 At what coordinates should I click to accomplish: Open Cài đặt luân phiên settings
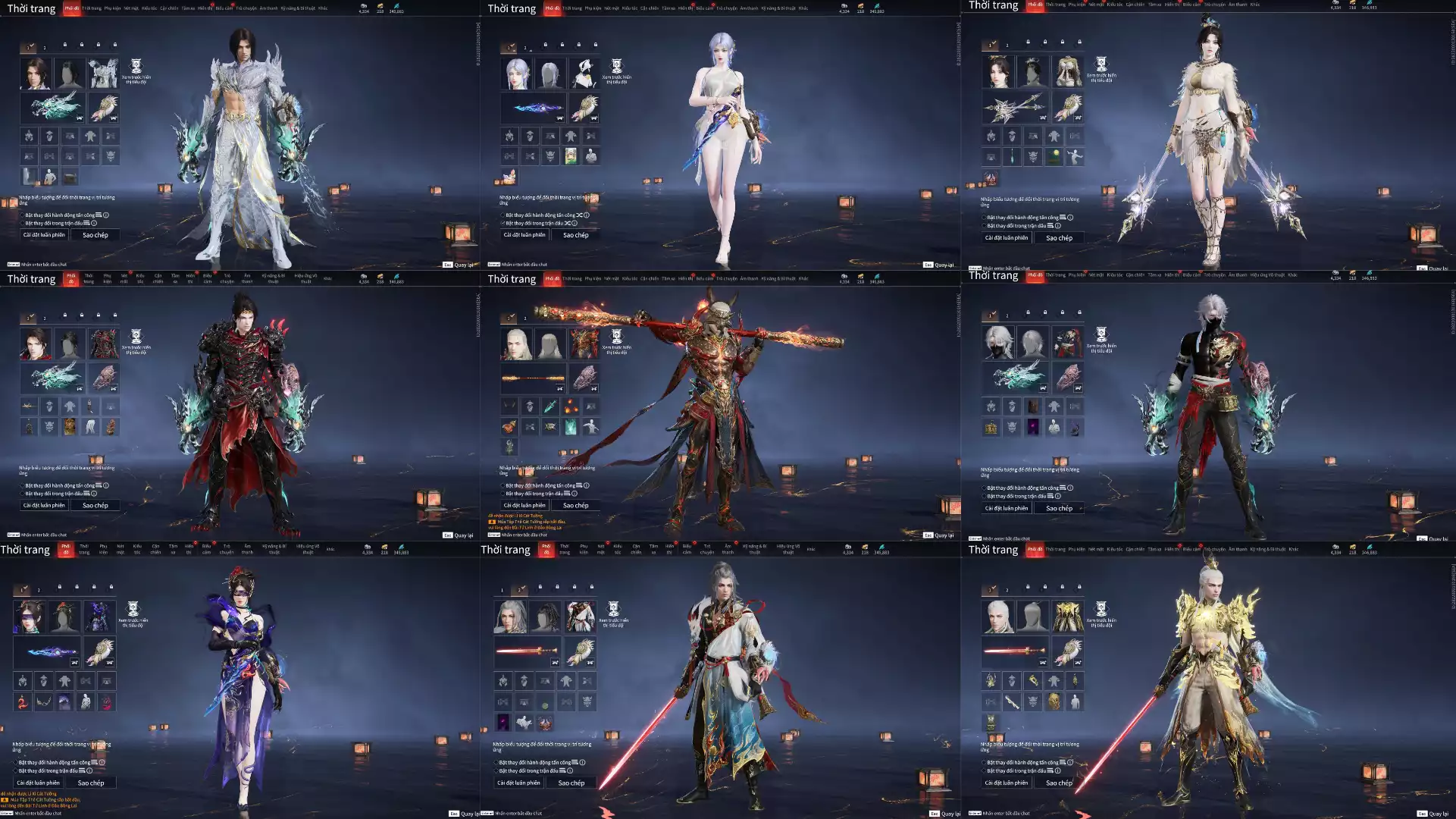point(43,234)
